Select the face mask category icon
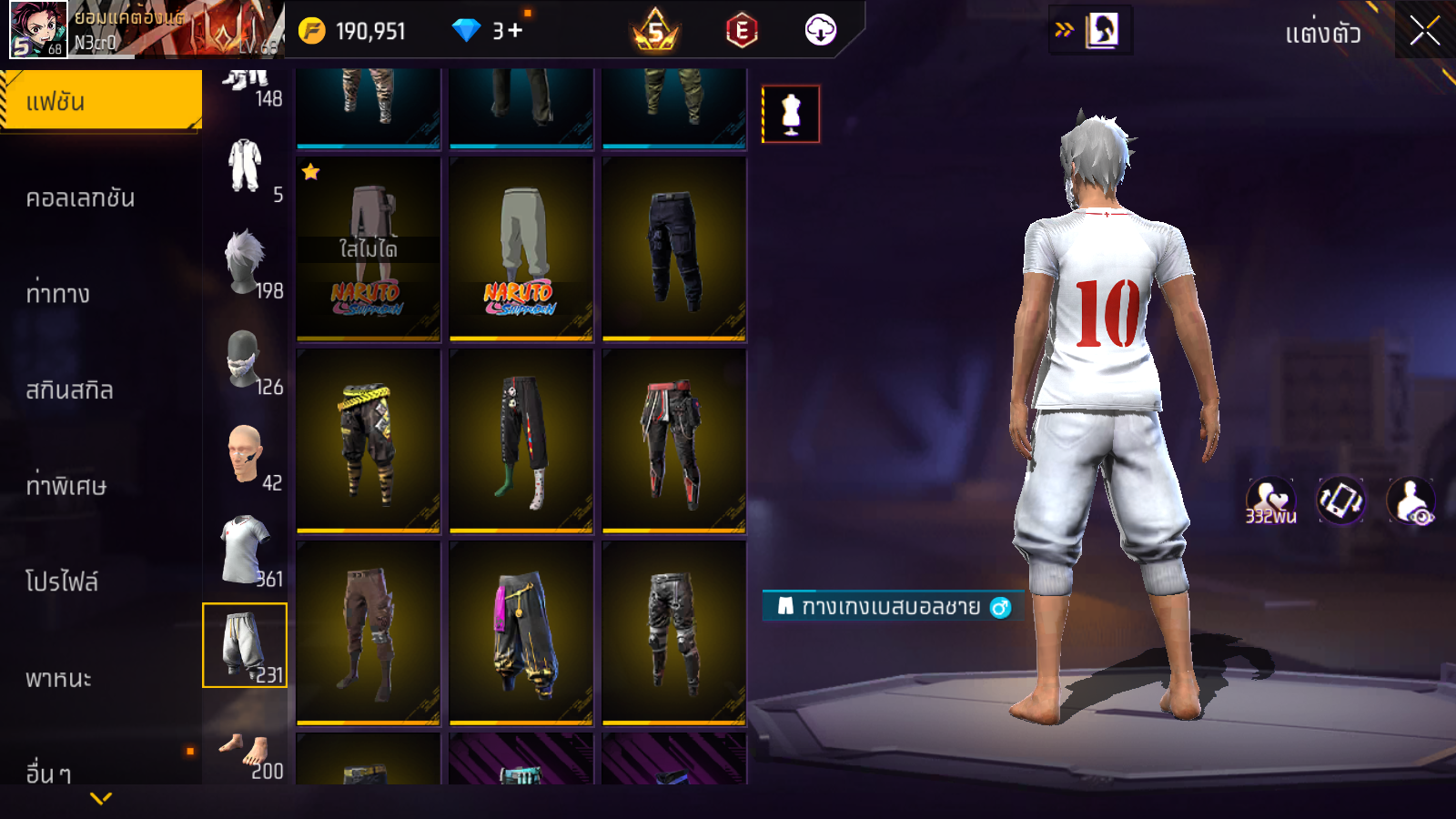1456x819 pixels. pyautogui.click(x=244, y=359)
